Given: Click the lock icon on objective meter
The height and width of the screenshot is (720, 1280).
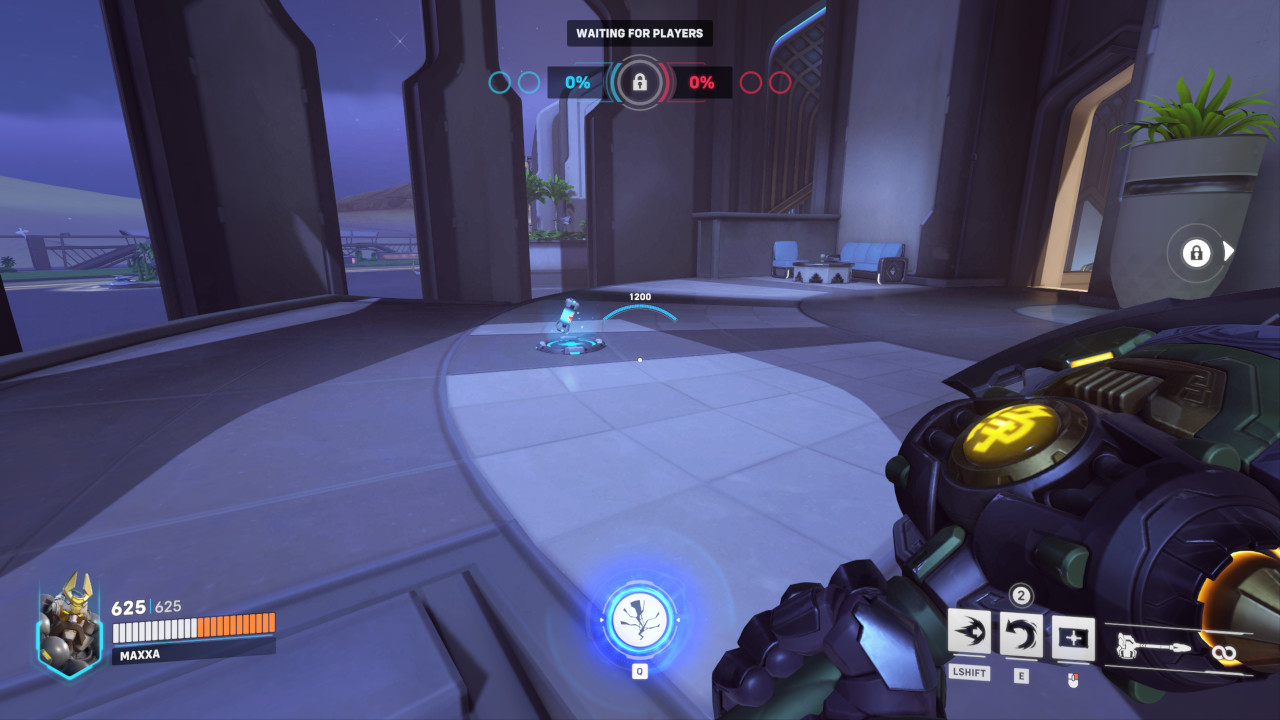Looking at the screenshot, I should (639, 83).
